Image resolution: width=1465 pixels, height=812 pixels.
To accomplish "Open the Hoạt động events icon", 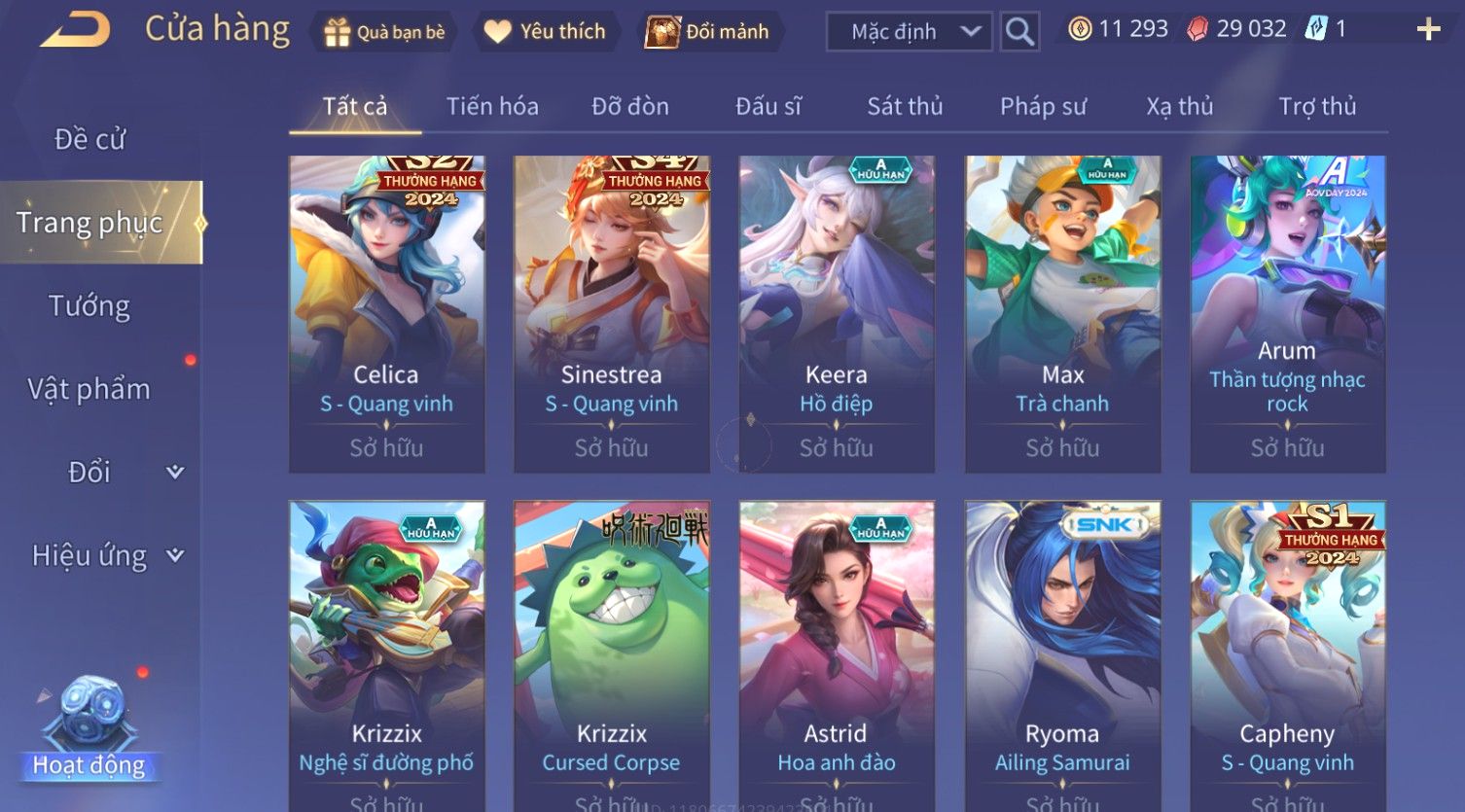I will pos(89,729).
